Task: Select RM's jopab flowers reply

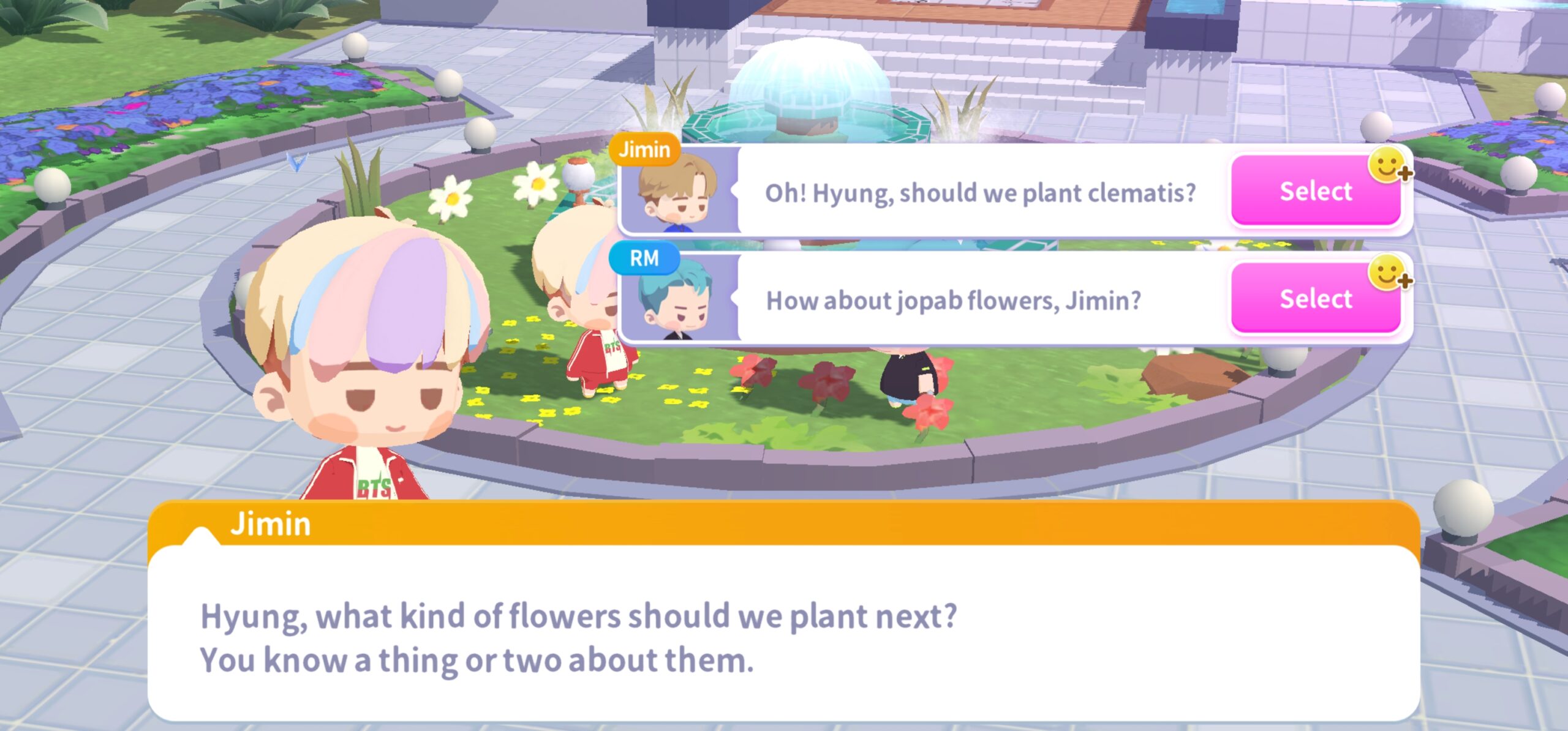Action: [1315, 299]
